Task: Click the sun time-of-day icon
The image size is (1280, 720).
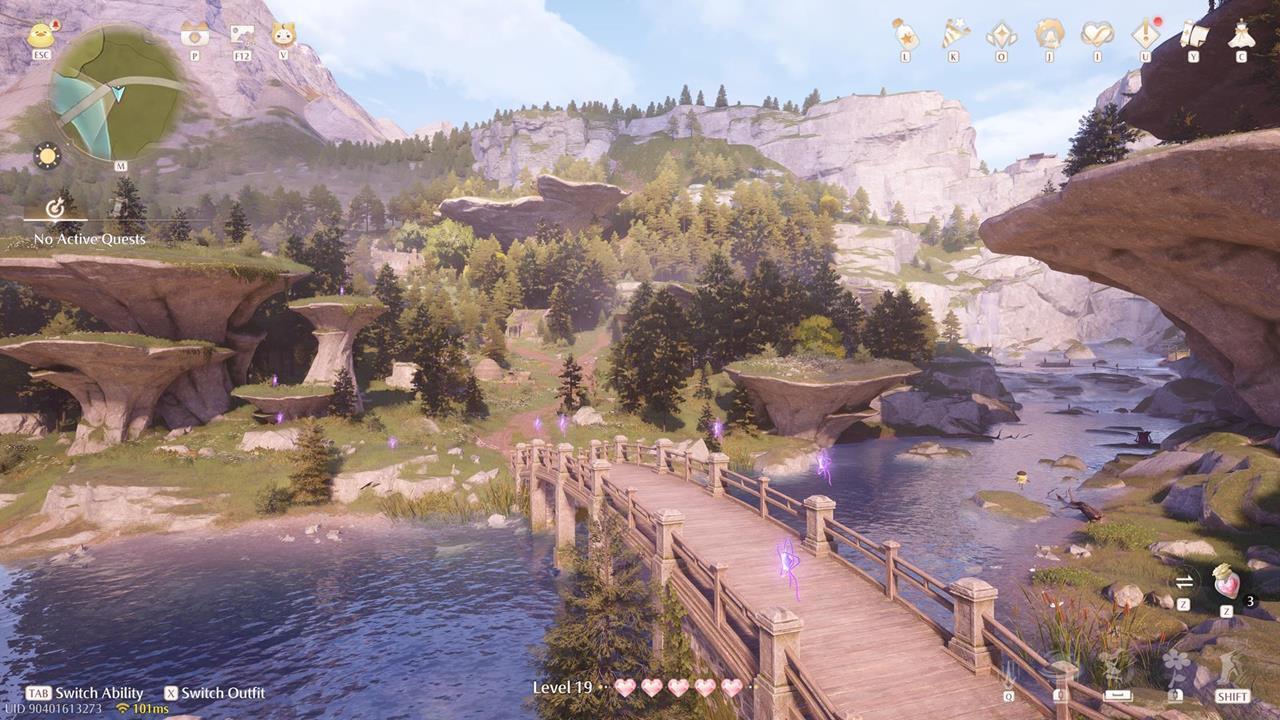Action: [x=46, y=156]
